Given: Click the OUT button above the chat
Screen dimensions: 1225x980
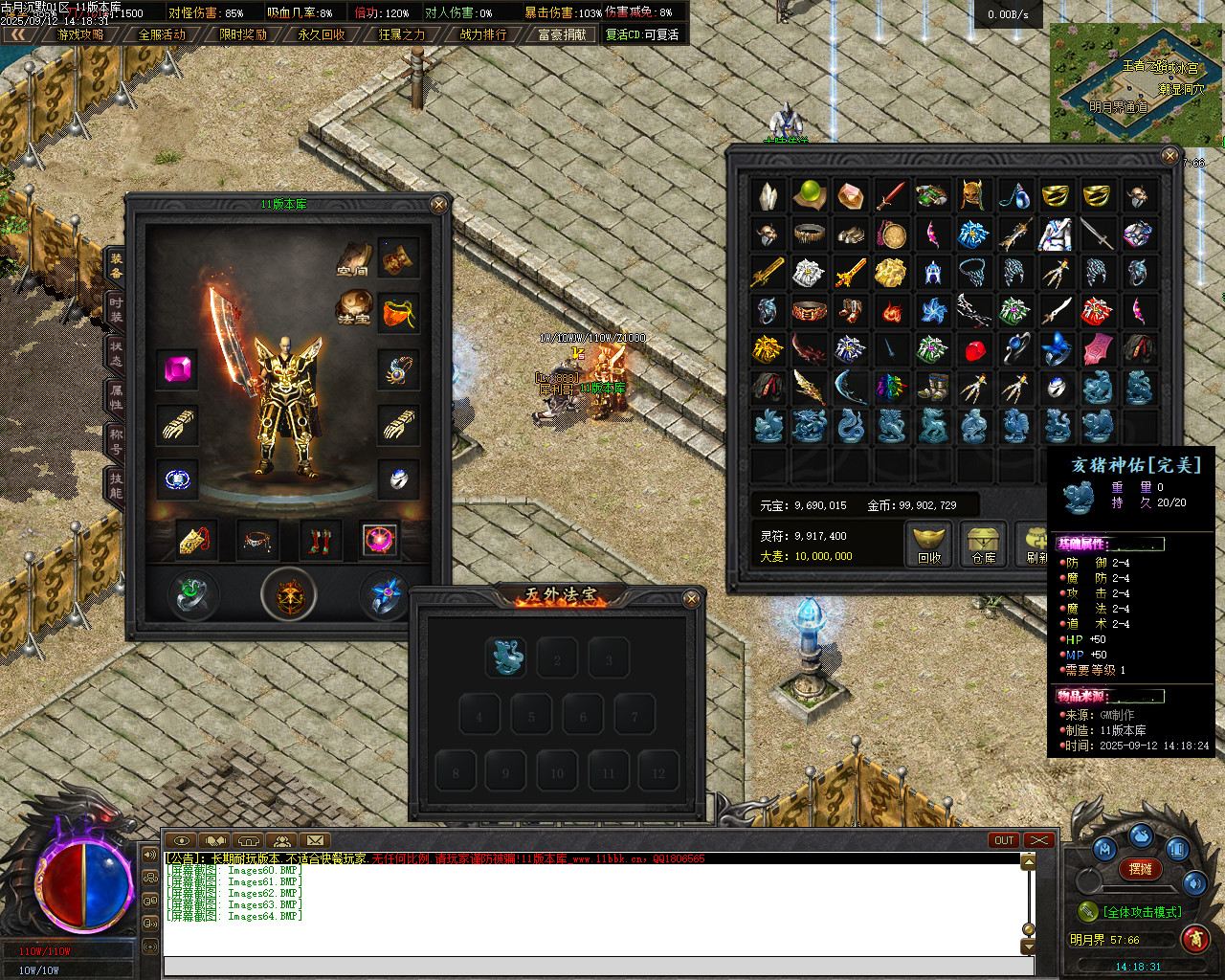Looking at the screenshot, I should 1003,840.
